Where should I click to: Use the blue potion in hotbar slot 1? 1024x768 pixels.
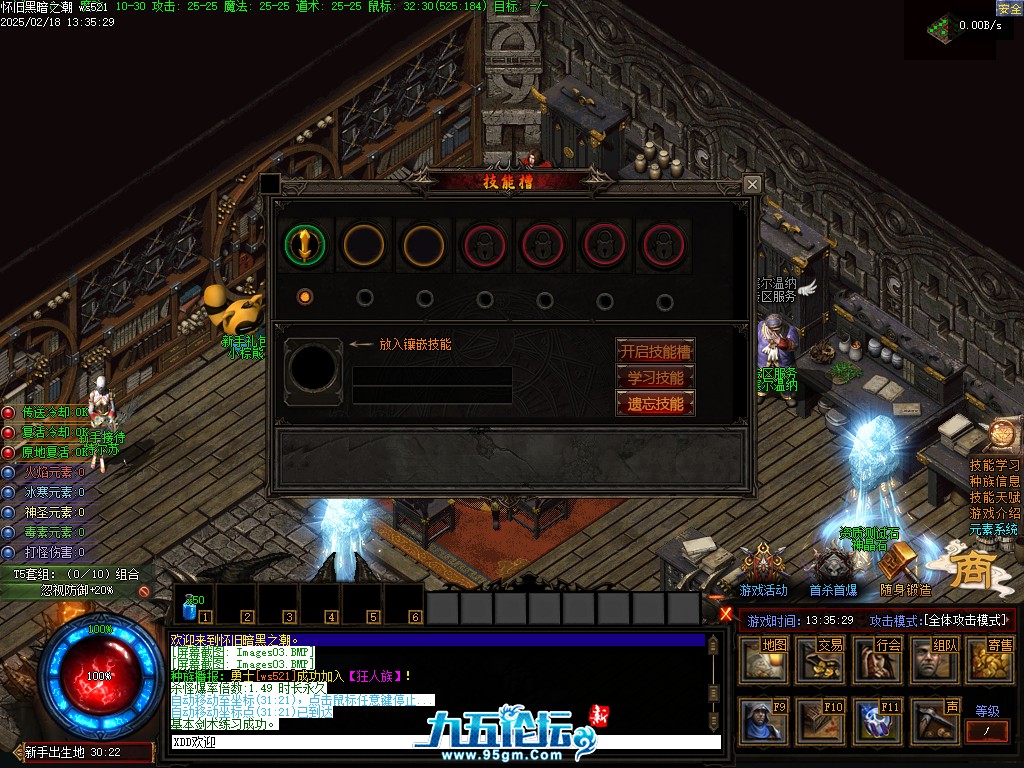(194, 605)
